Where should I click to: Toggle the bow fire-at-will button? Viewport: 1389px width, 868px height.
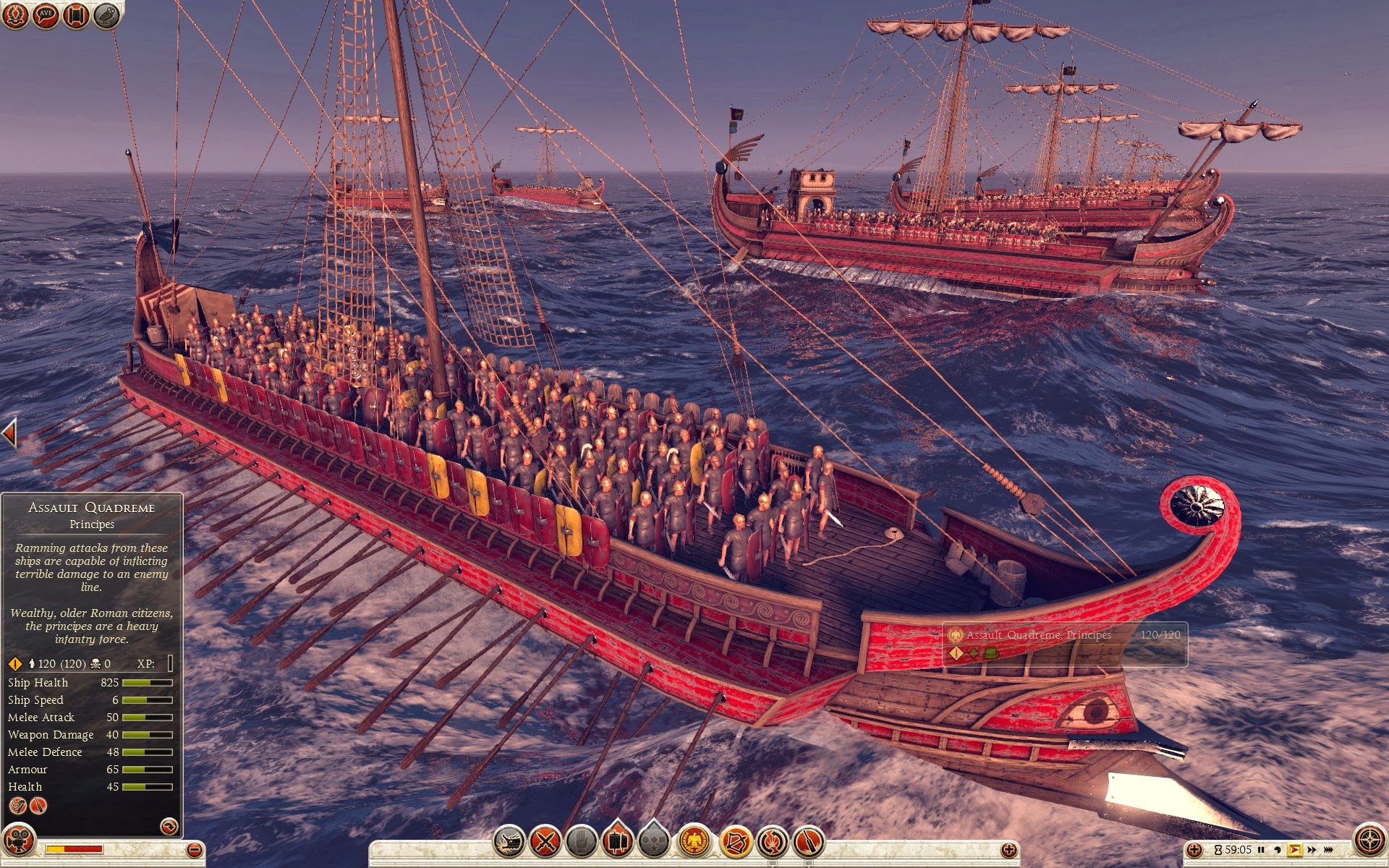coord(736,841)
